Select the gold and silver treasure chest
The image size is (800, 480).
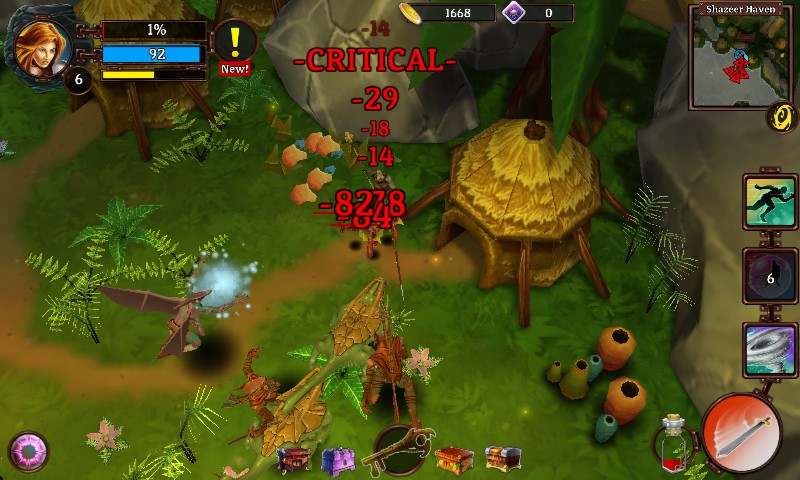500,459
